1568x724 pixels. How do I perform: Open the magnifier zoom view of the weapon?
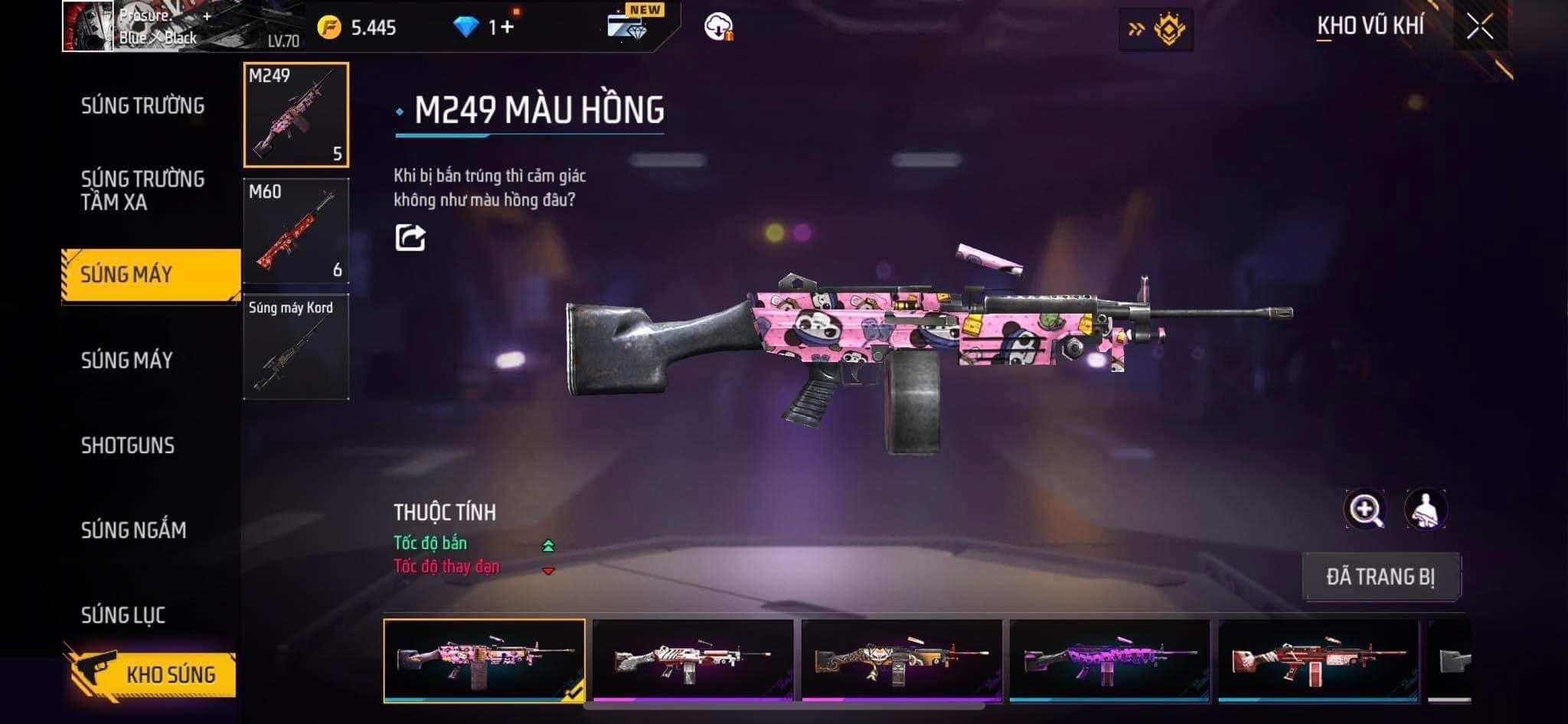pos(1365,510)
